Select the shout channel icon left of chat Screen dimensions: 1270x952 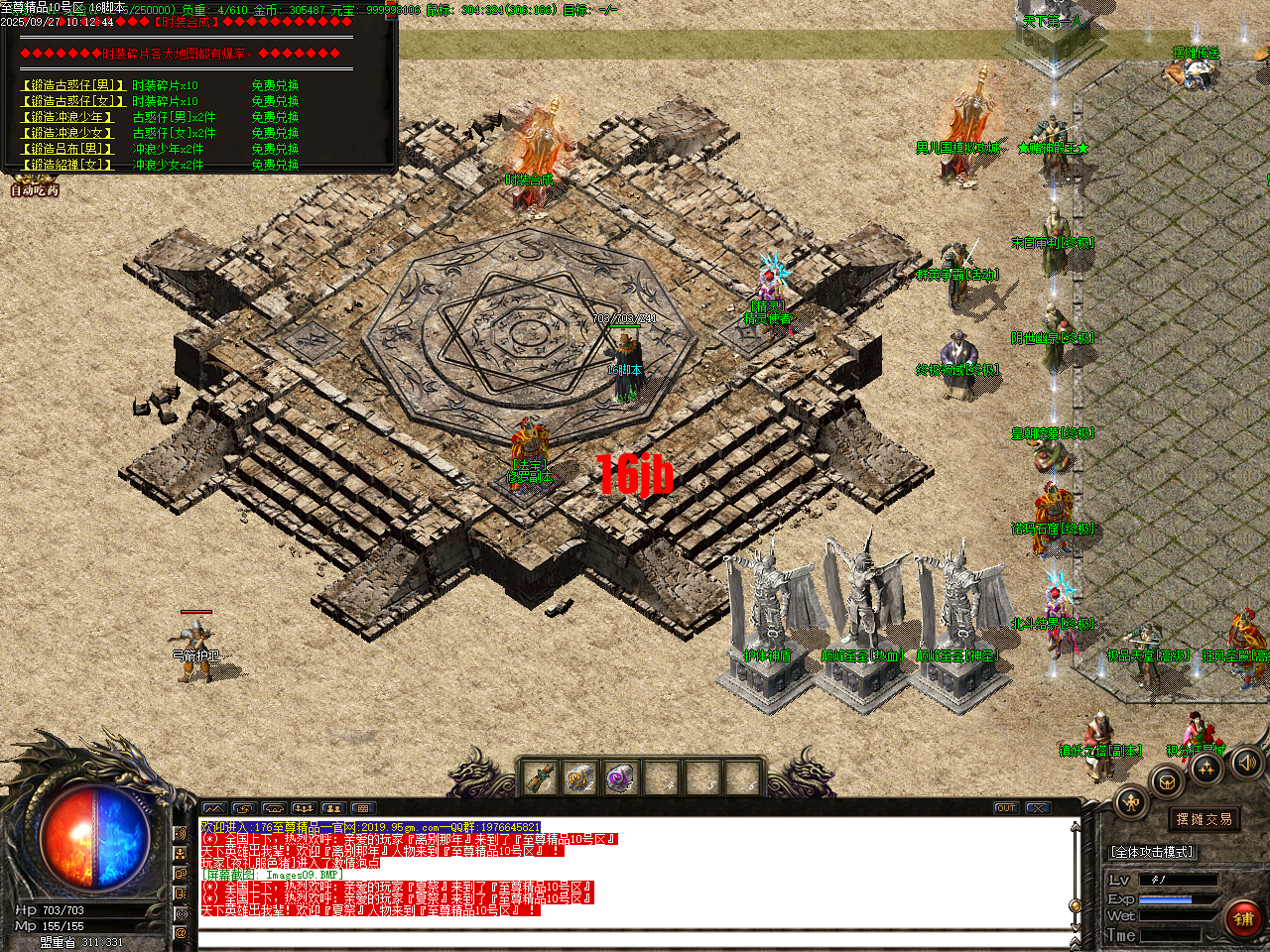click(x=181, y=835)
